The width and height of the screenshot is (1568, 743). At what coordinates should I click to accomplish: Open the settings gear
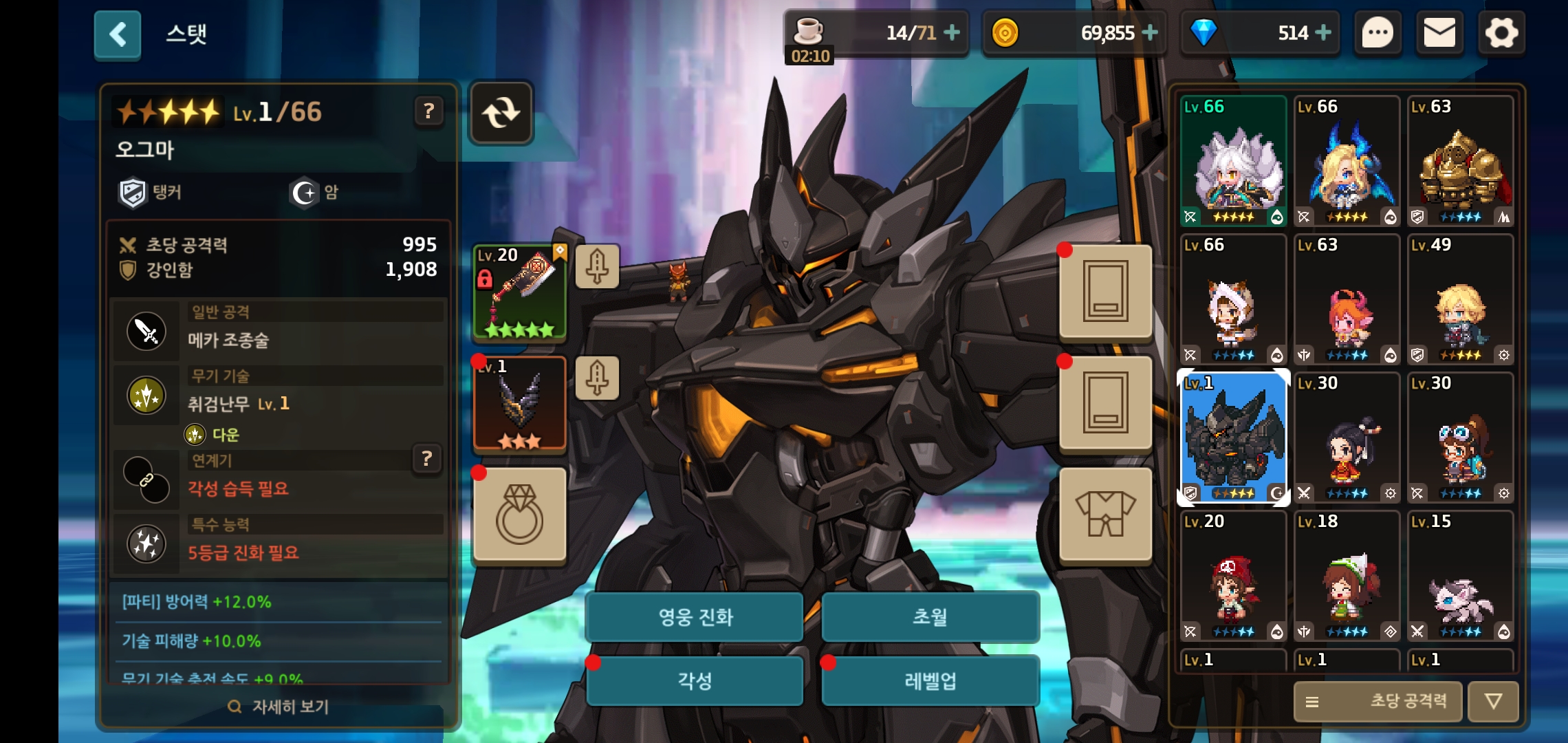point(1501,33)
